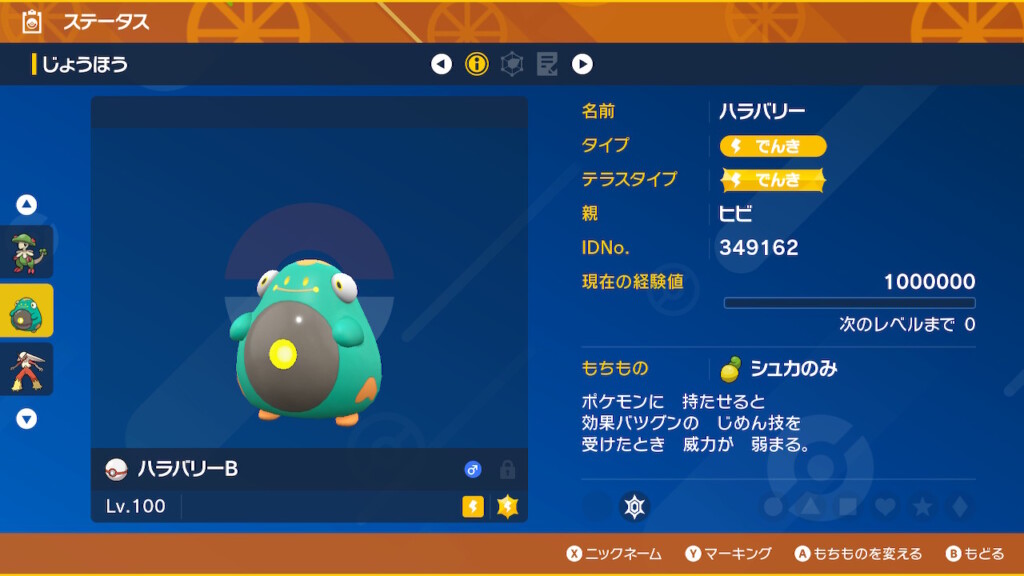Image resolution: width=1024 pixels, height=576 pixels.
Task: Switch to the memo notes tab
Action: coord(547,65)
